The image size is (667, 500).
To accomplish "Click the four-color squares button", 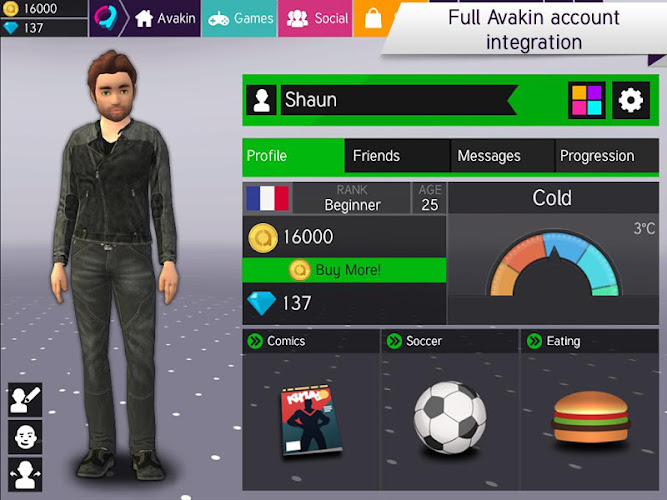I will pyautogui.click(x=587, y=100).
